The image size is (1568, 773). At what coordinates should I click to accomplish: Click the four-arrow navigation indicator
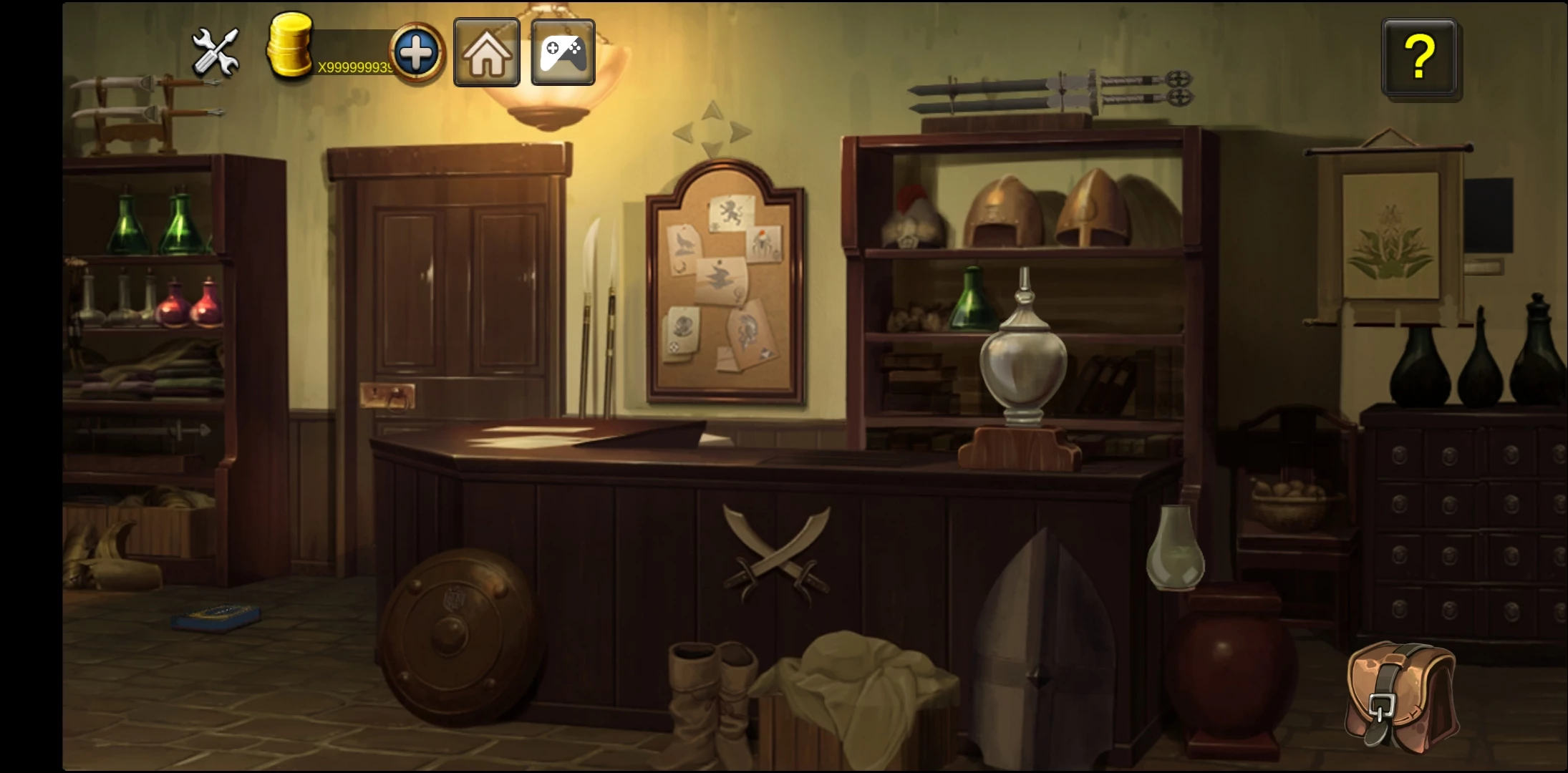[x=712, y=131]
